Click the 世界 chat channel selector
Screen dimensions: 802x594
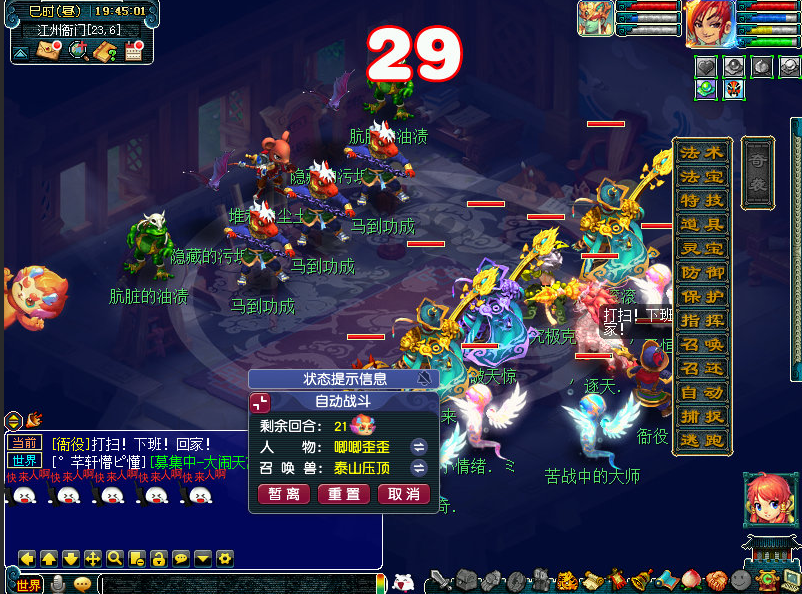pos(29,584)
